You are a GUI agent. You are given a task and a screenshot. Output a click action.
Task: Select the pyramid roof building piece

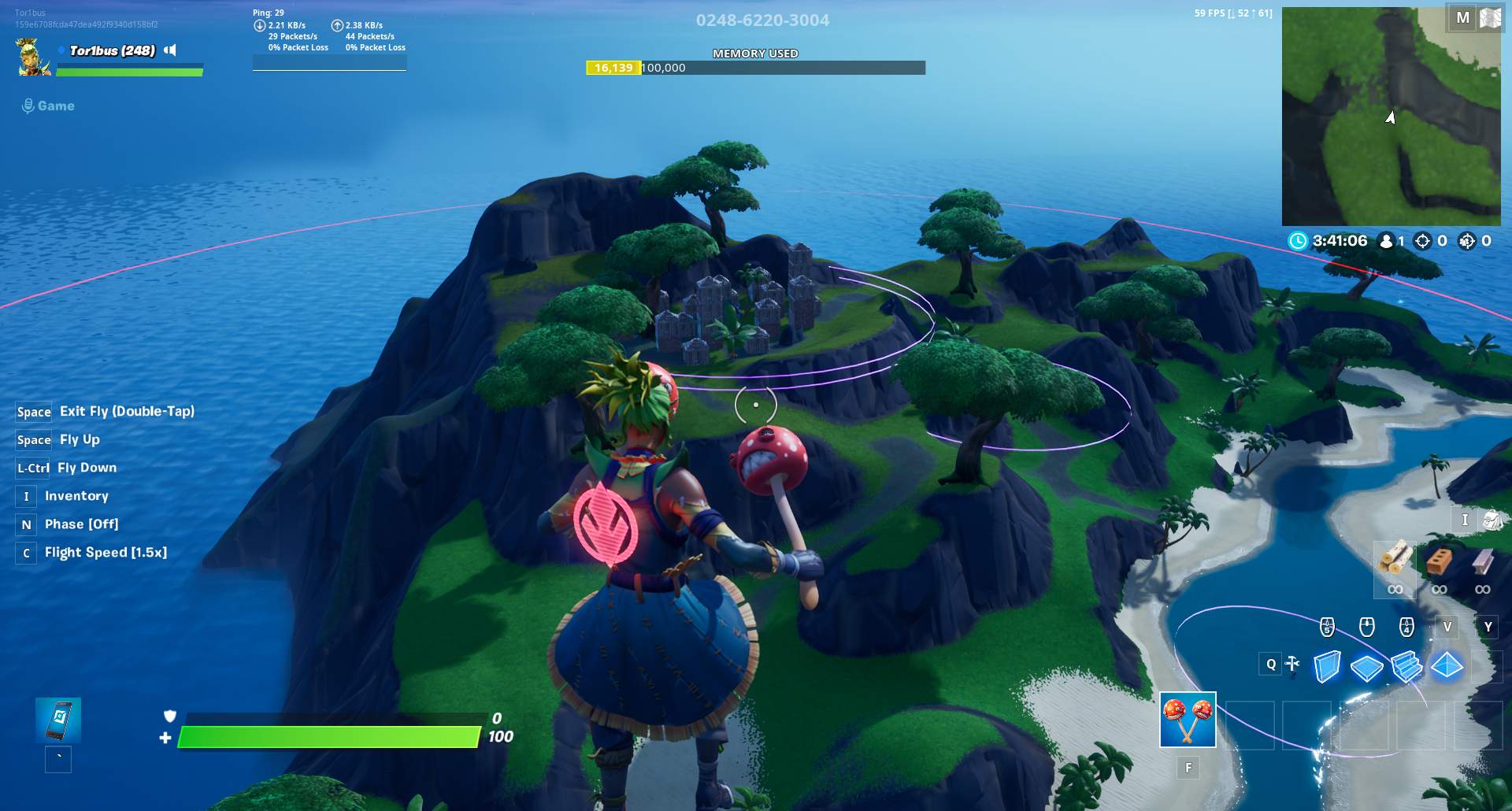1447,666
